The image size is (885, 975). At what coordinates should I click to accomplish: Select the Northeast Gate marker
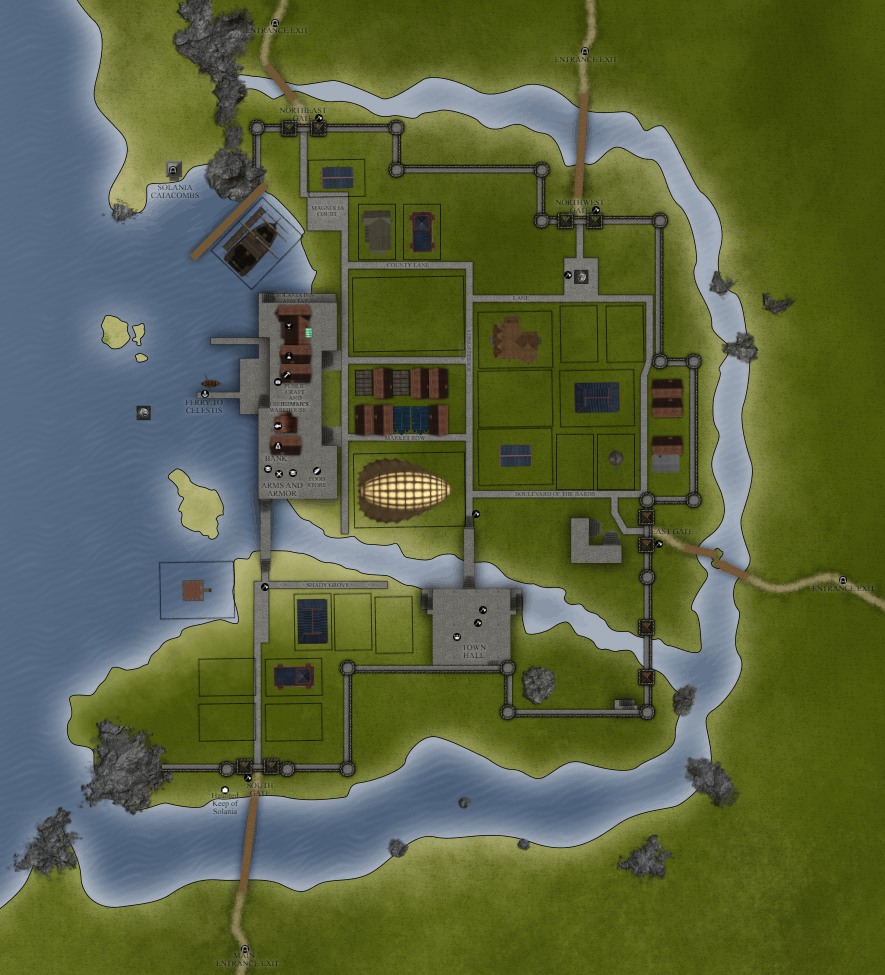pos(318,119)
